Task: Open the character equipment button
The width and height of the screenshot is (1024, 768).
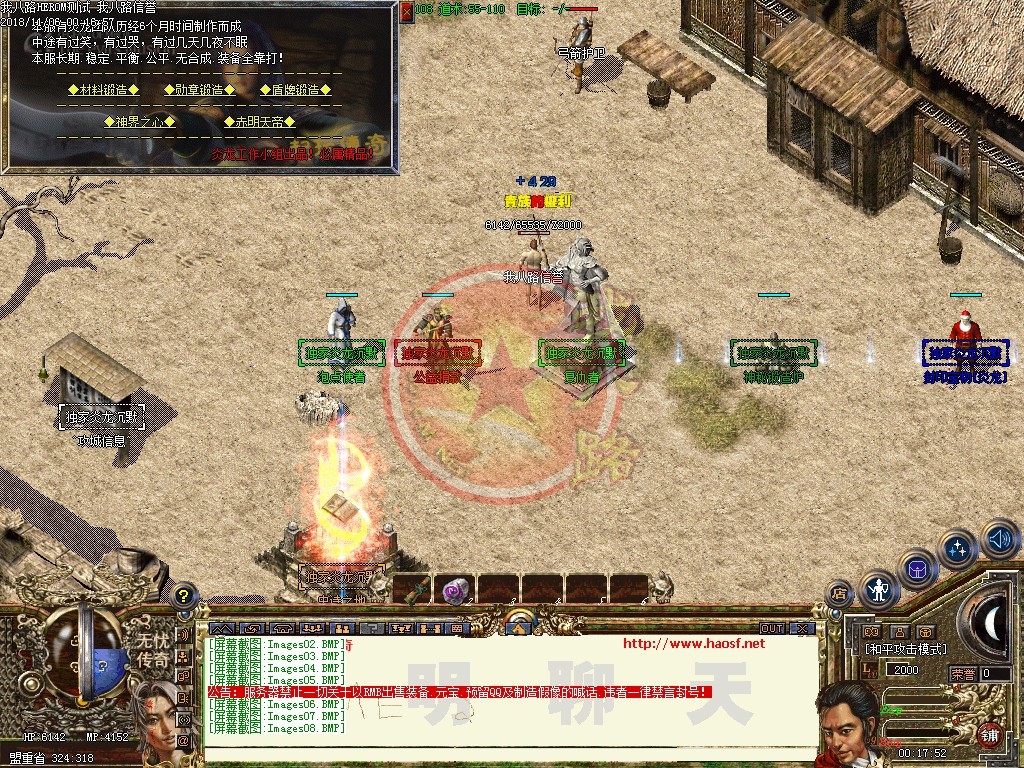Action: click(x=880, y=589)
